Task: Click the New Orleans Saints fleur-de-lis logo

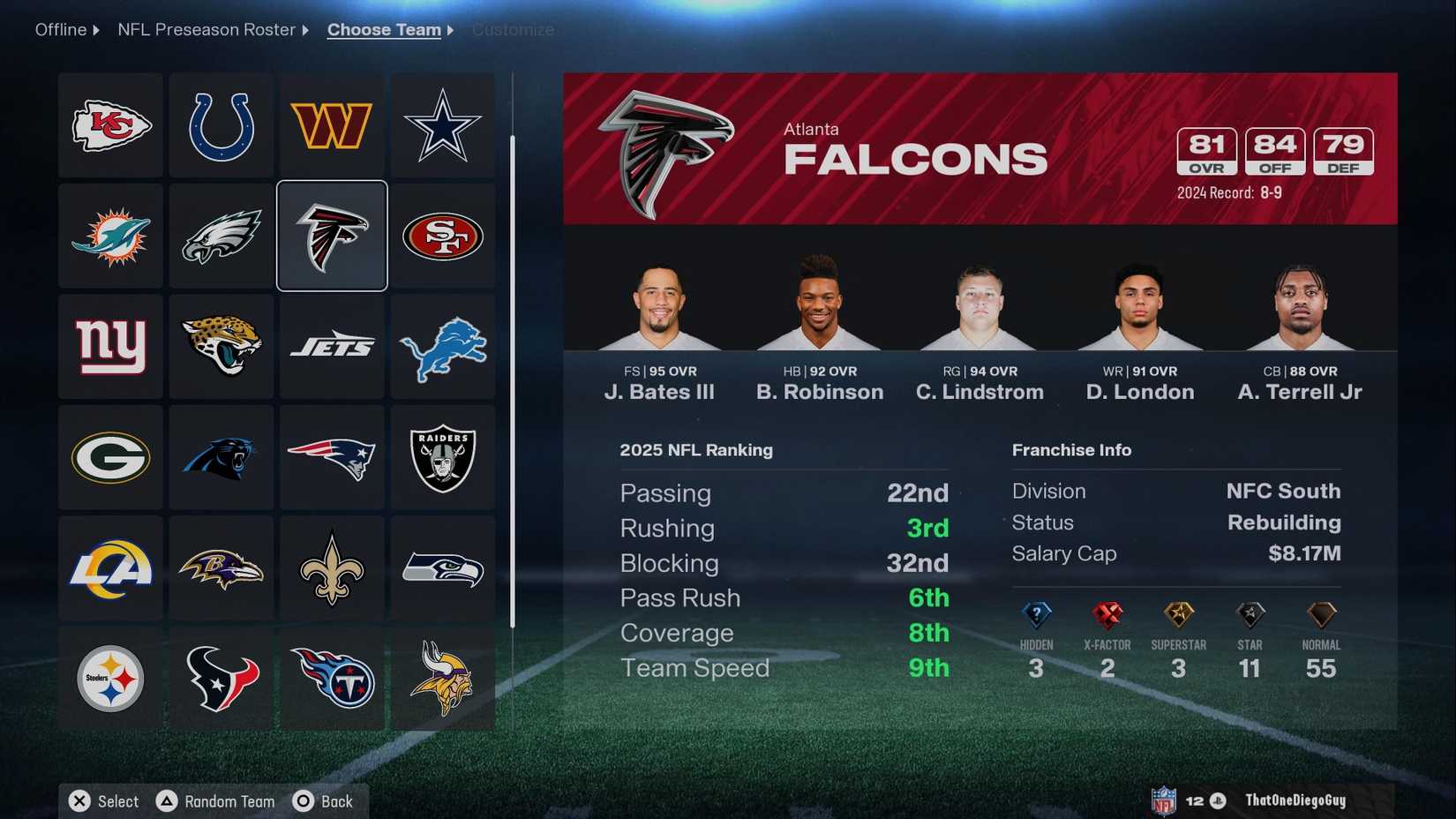Action: click(x=332, y=569)
